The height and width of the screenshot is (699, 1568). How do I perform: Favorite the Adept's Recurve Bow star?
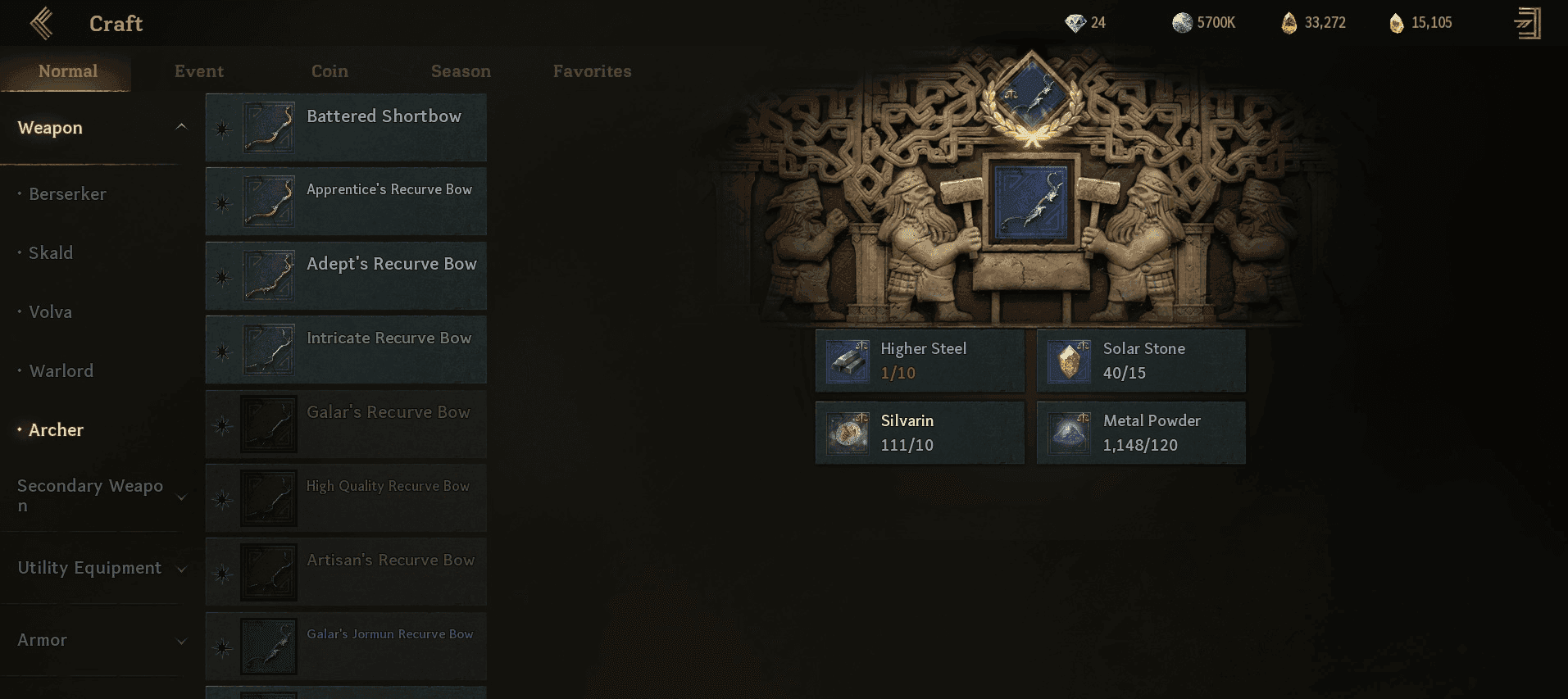click(x=222, y=277)
